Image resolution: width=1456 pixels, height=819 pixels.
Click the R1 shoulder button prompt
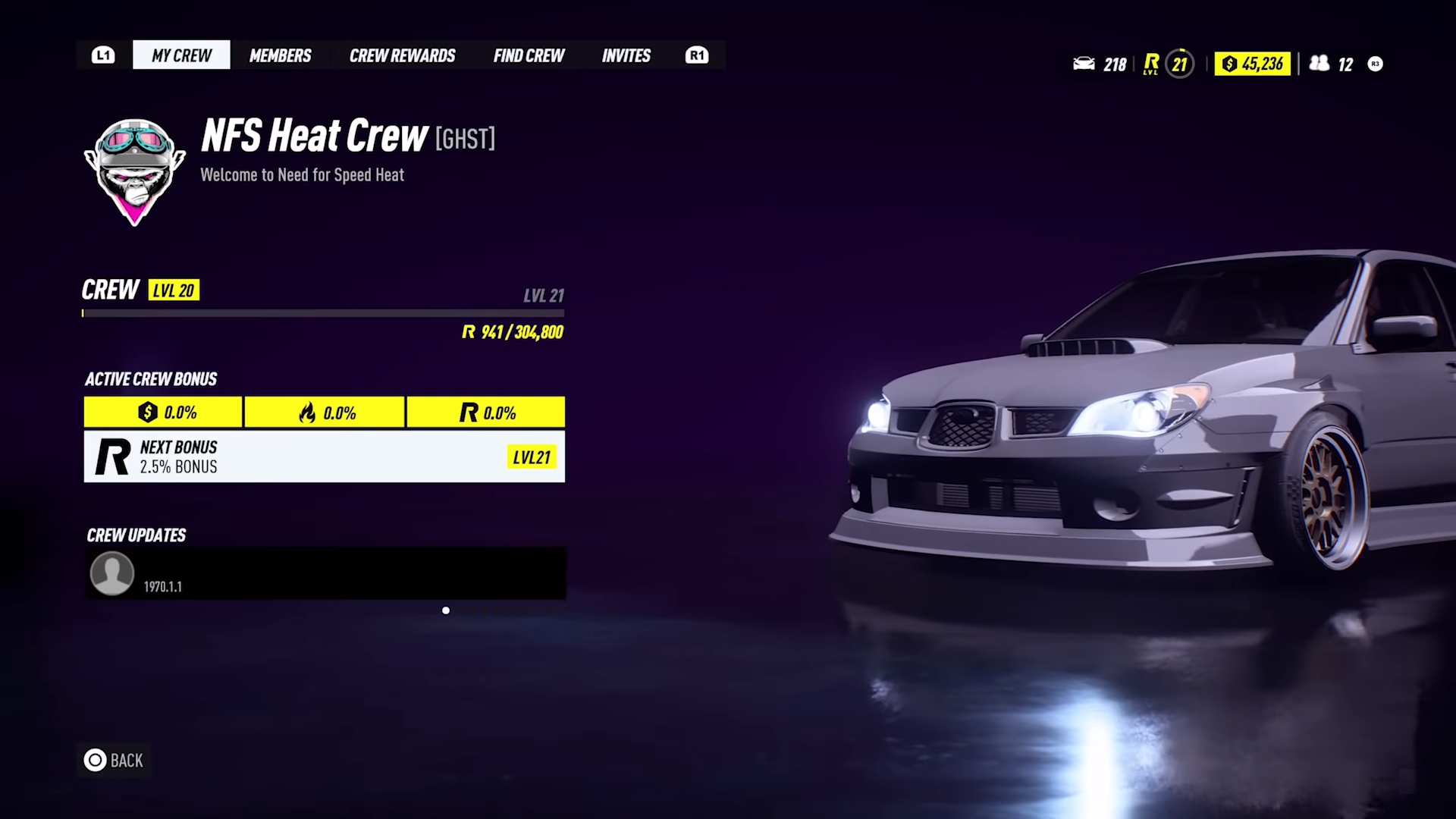coord(696,55)
